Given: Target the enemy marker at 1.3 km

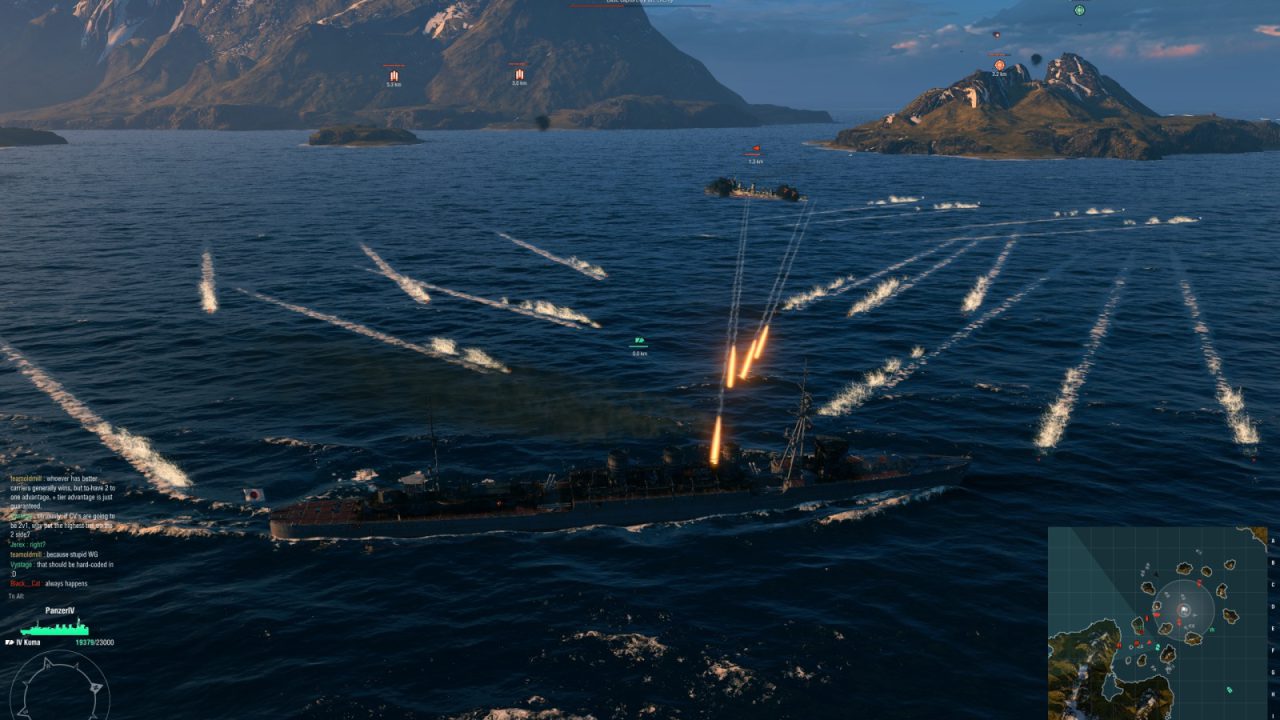Looking at the screenshot, I should coord(754,152).
